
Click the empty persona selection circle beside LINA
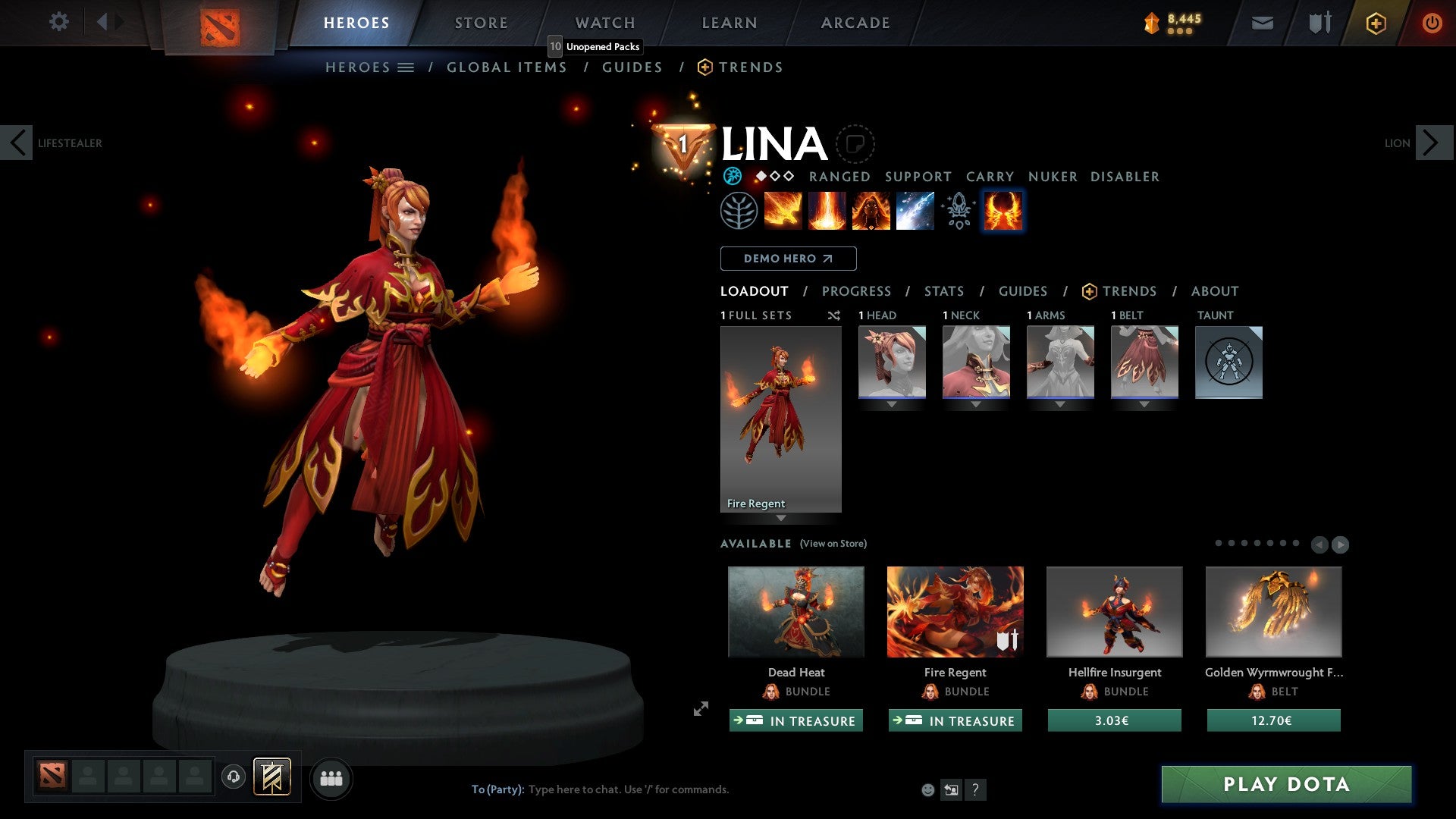(855, 143)
